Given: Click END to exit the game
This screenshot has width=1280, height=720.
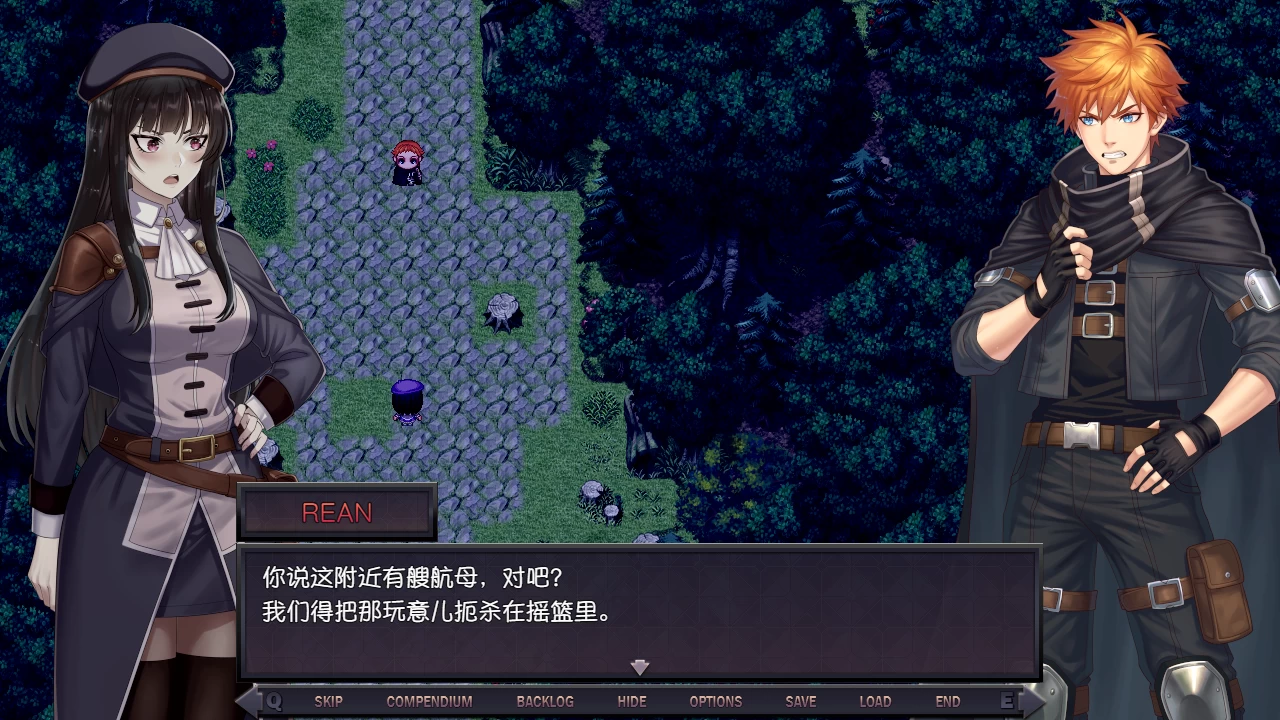Looking at the screenshot, I should [x=948, y=701].
